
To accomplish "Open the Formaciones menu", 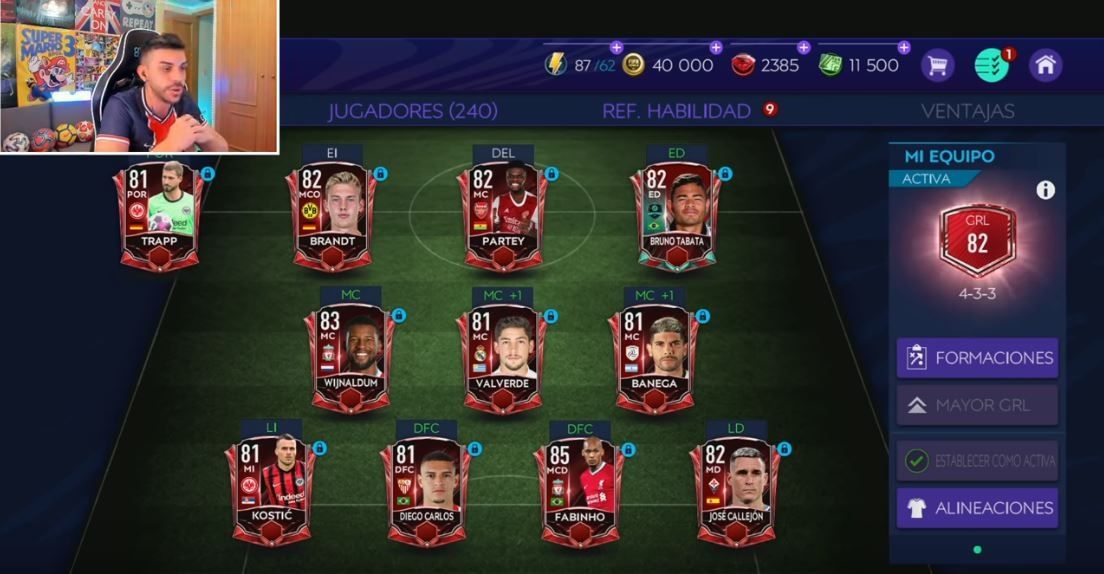I will point(977,358).
